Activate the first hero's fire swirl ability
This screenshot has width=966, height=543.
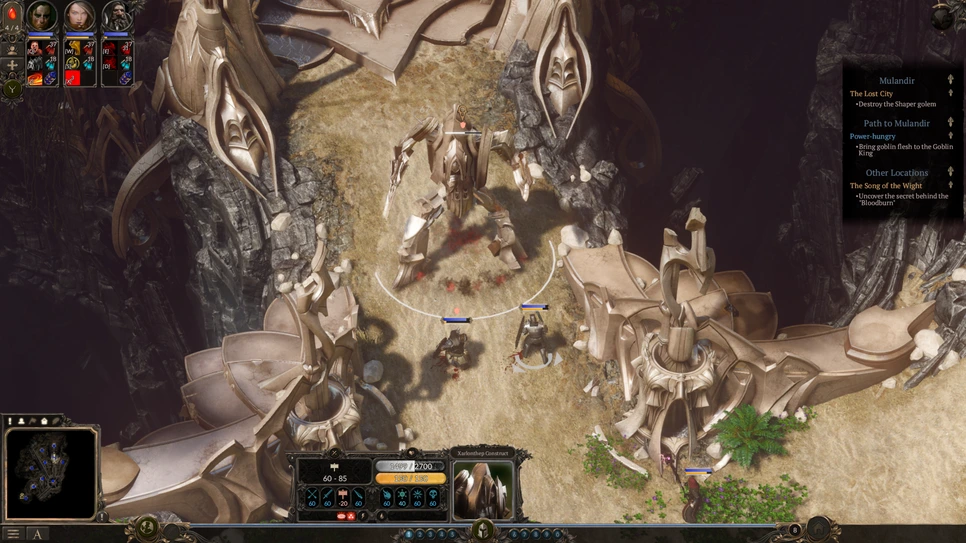35,78
